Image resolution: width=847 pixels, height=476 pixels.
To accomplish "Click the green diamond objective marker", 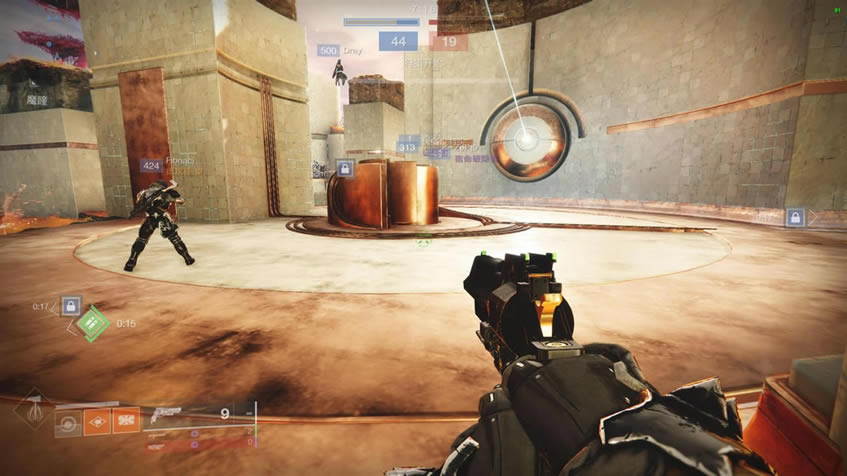I will 93,323.
